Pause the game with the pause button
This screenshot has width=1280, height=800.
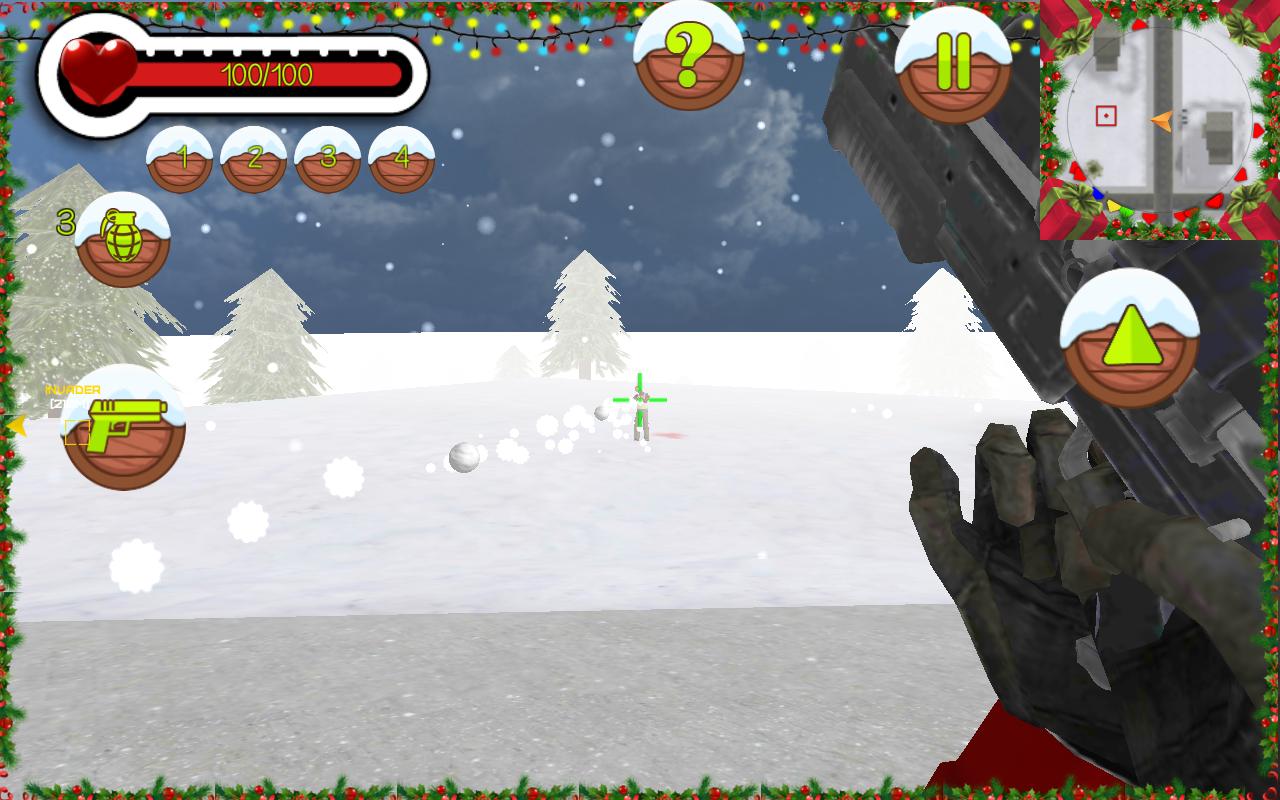[x=953, y=66]
